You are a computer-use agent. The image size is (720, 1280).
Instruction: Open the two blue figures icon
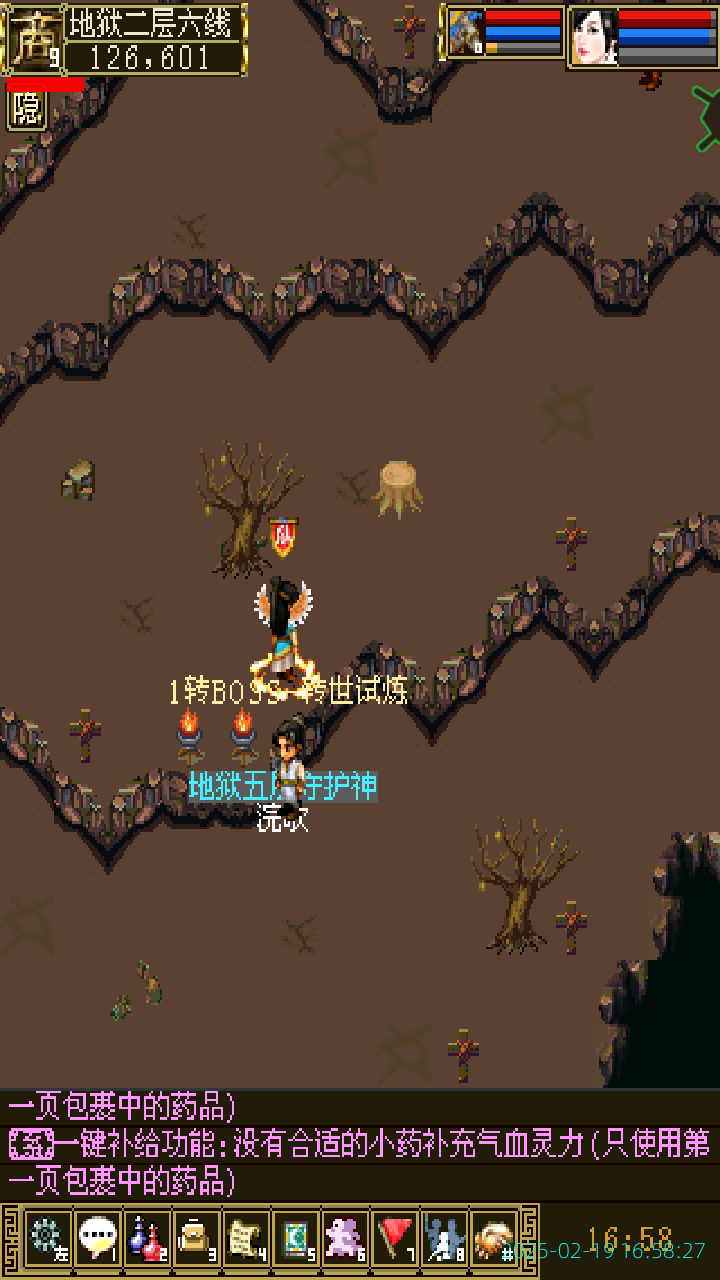pos(445,1238)
